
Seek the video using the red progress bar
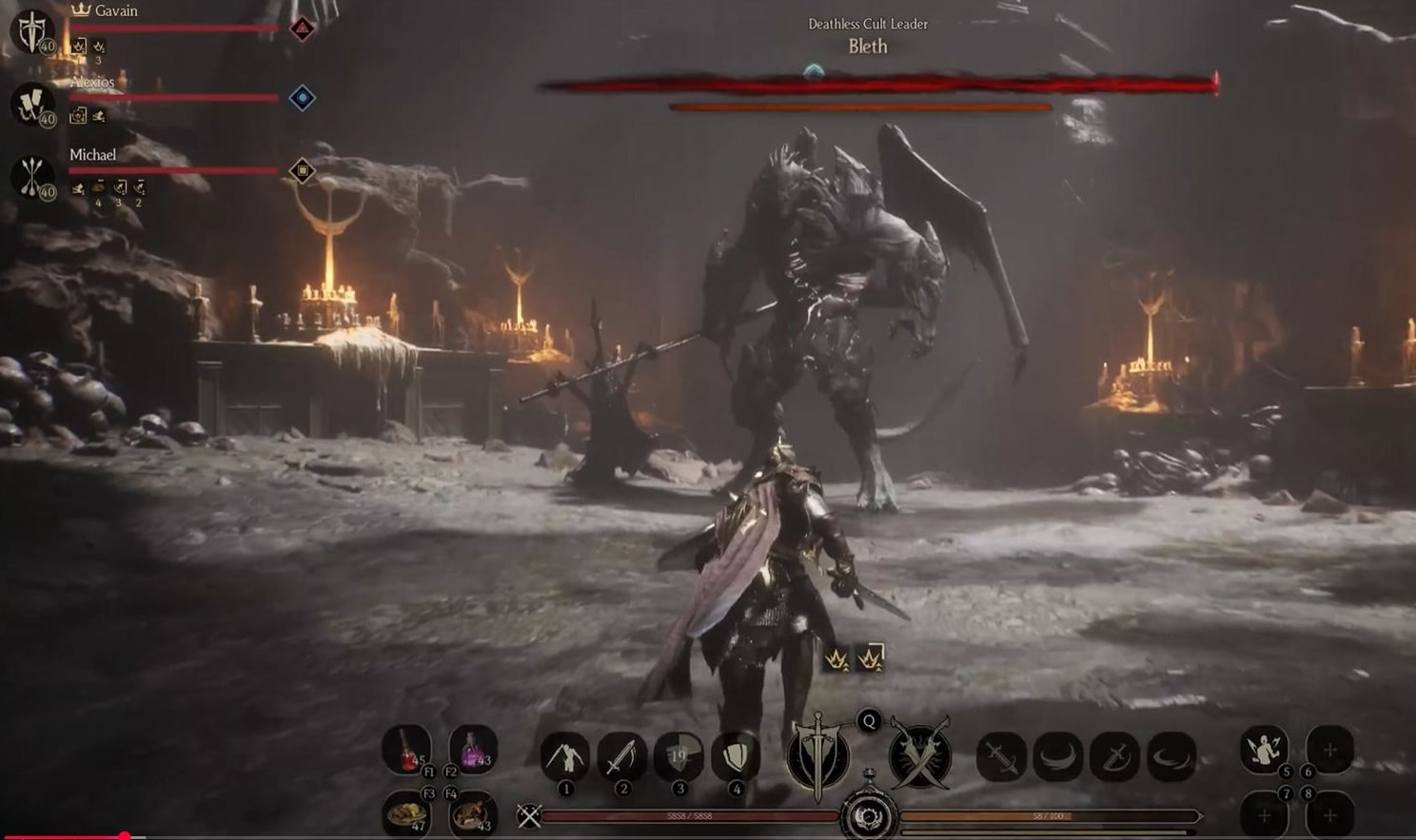(x=124, y=837)
